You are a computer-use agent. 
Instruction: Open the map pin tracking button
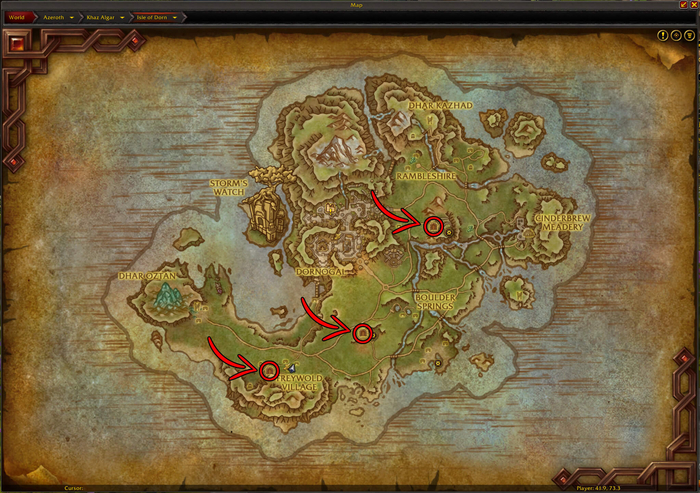coord(676,35)
